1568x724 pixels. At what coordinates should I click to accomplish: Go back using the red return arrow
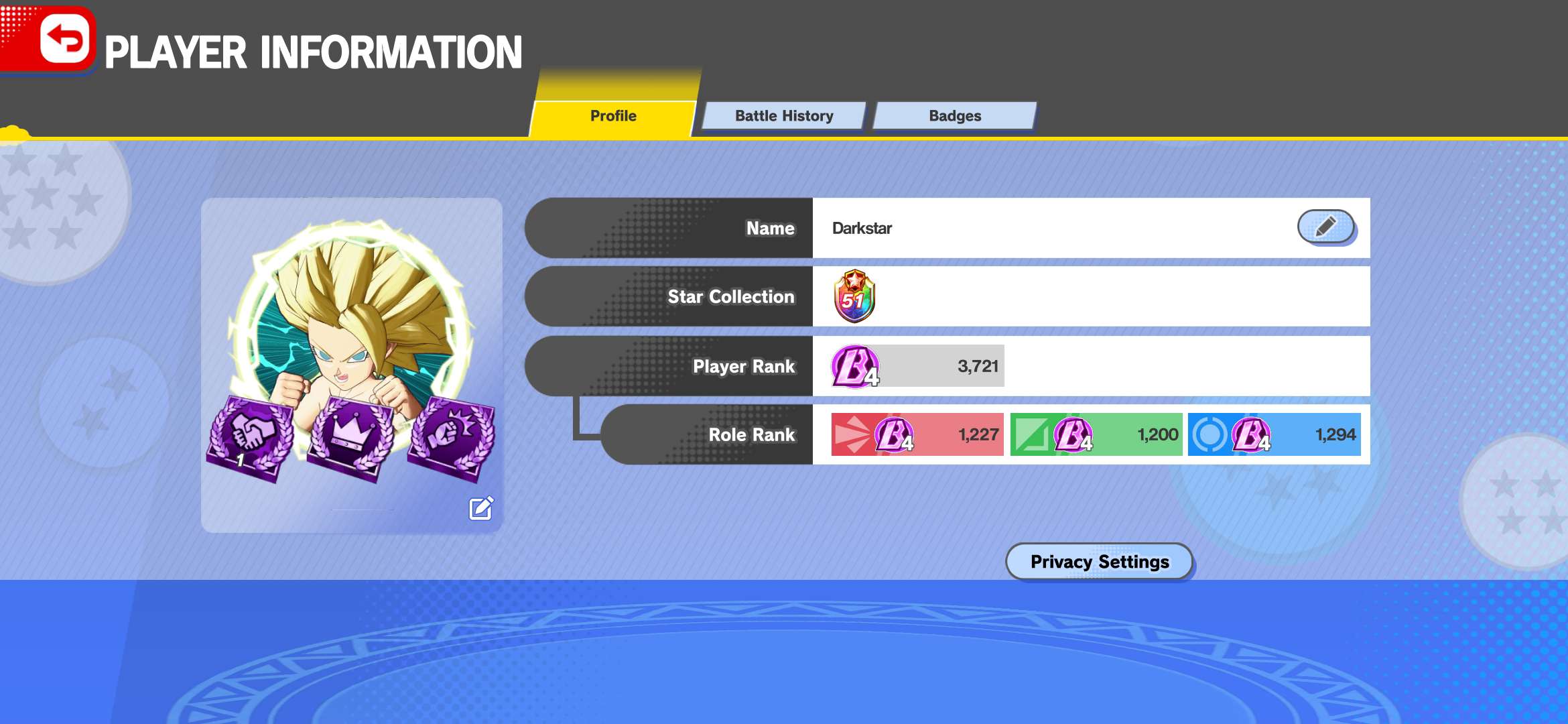click(x=64, y=39)
